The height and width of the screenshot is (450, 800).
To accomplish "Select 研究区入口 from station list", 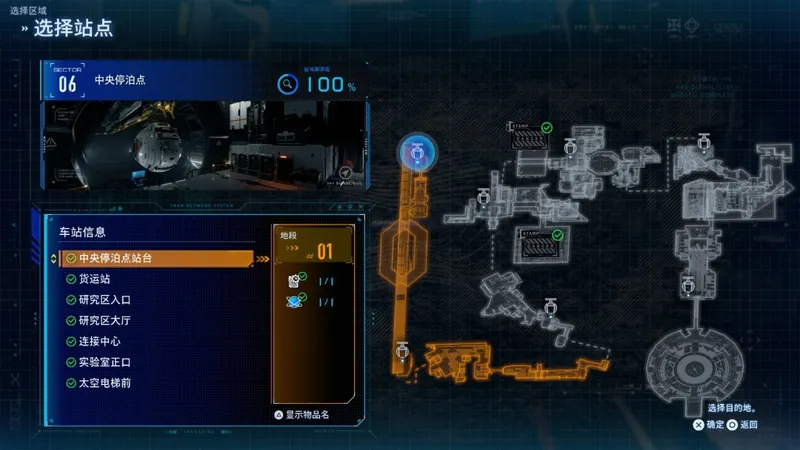I will pos(104,300).
